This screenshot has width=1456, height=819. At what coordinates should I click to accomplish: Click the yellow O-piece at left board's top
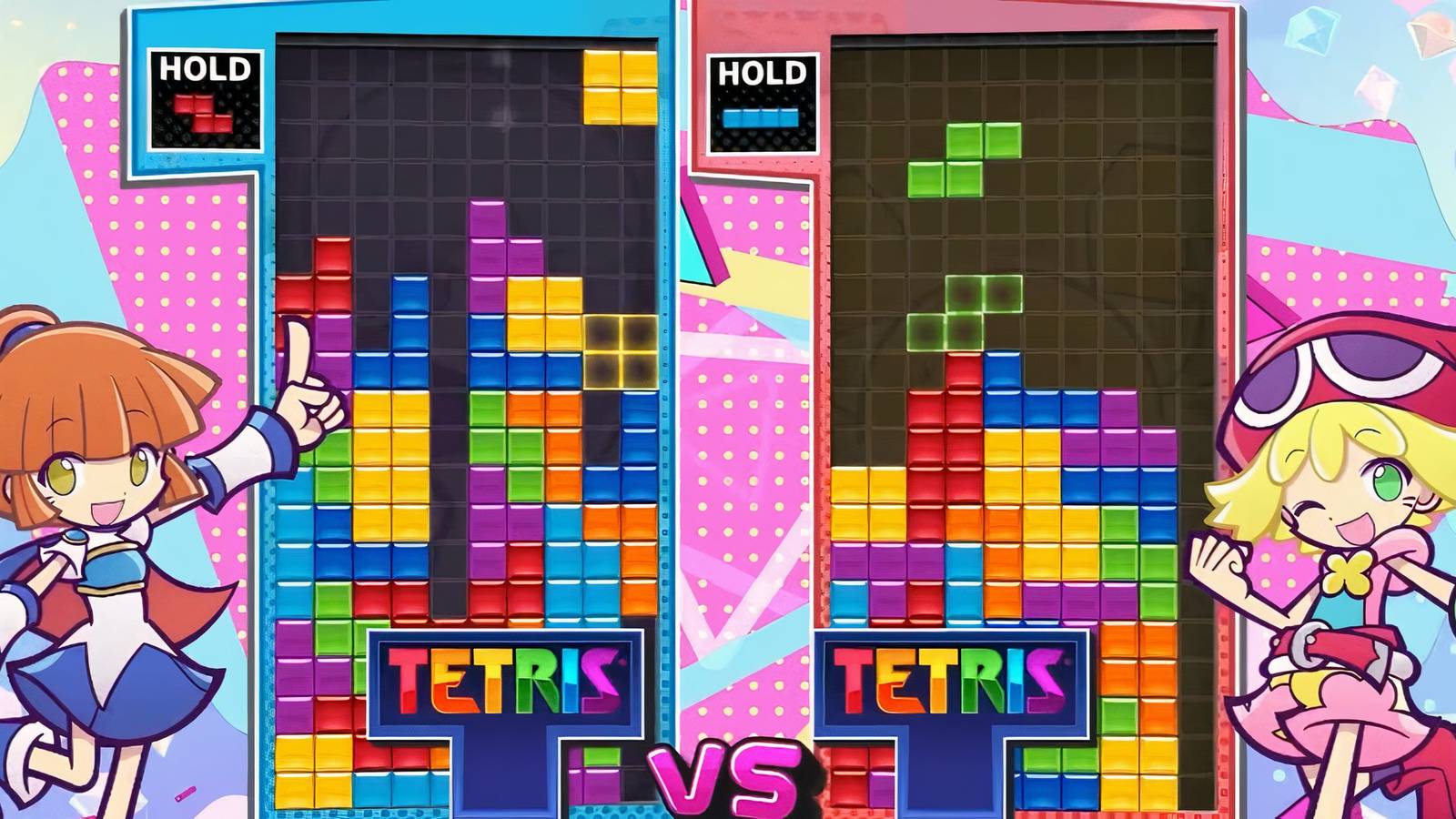pyautogui.click(x=622, y=86)
